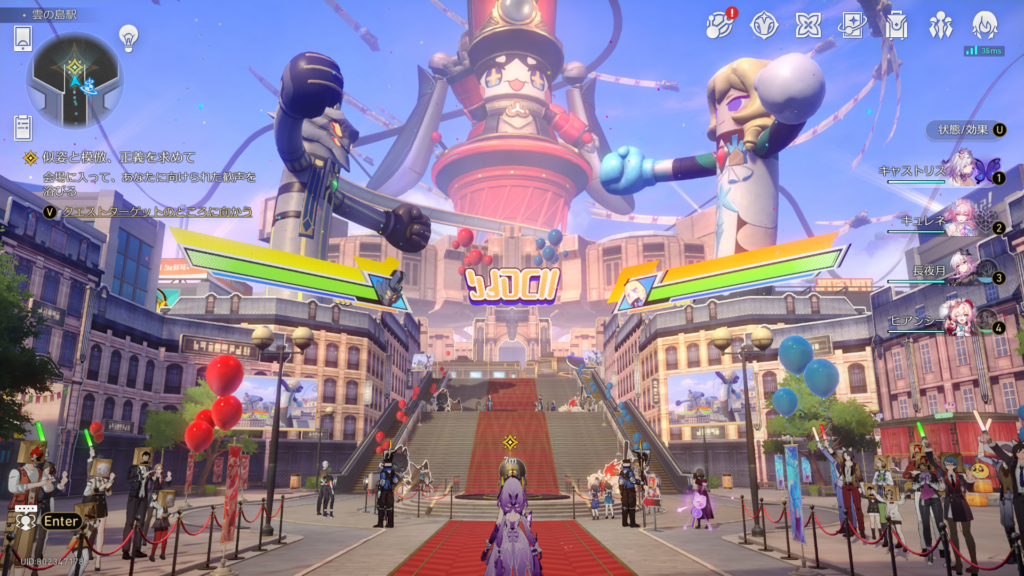This screenshot has height=576, width=1024.
Task: Switch to party member ヒアンシー
Action: 962,320
